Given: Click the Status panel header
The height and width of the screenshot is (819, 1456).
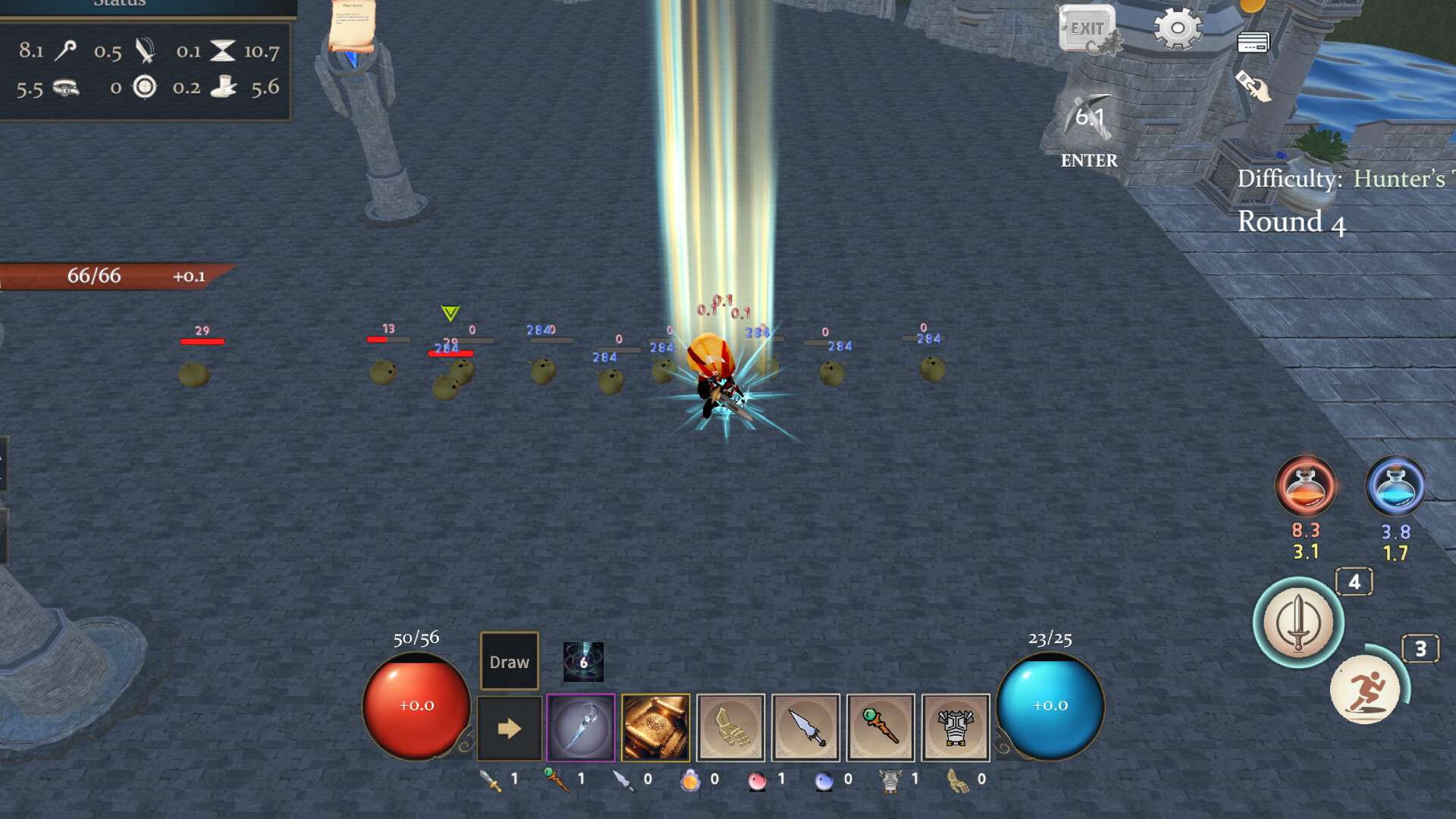Looking at the screenshot, I should [x=118, y=6].
